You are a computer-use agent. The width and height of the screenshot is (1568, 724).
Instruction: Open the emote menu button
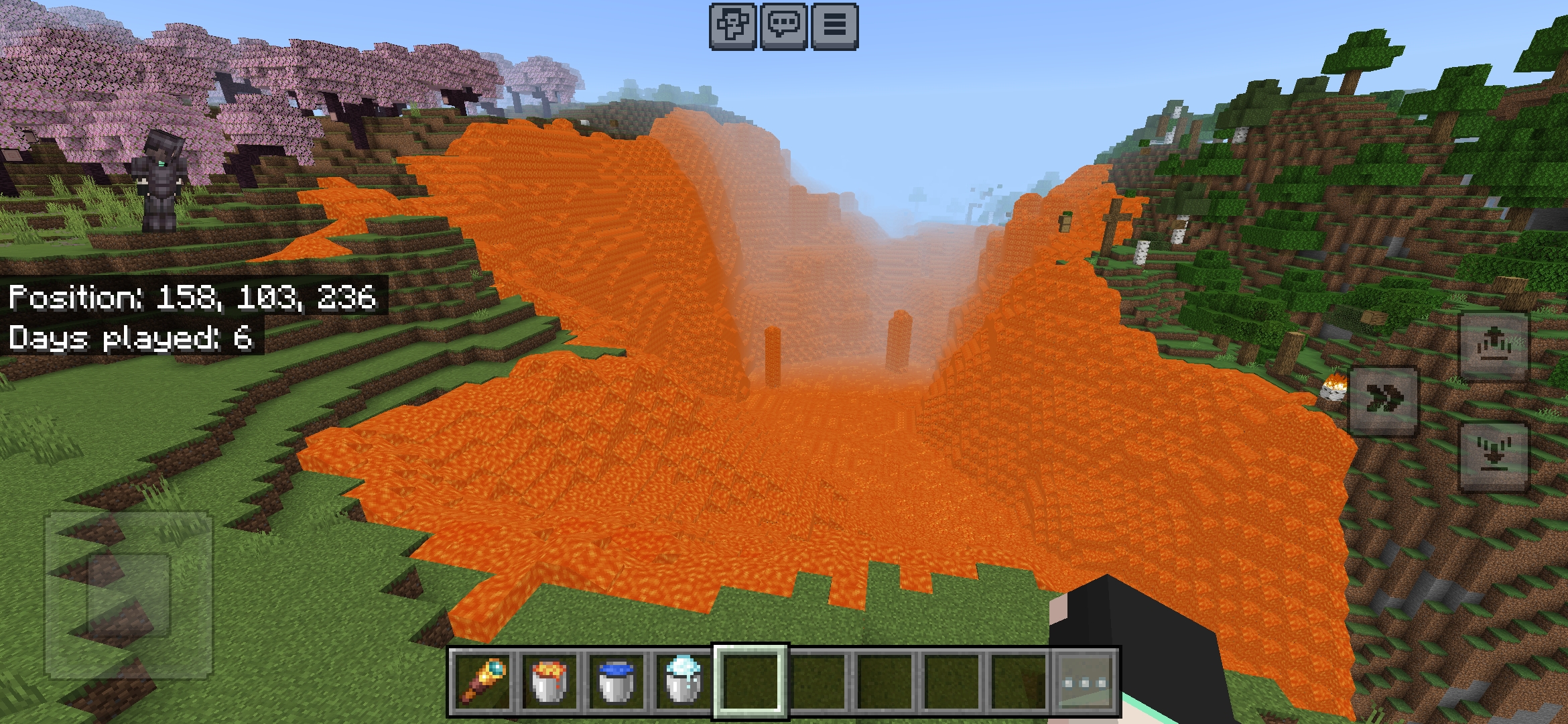point(733,25)
